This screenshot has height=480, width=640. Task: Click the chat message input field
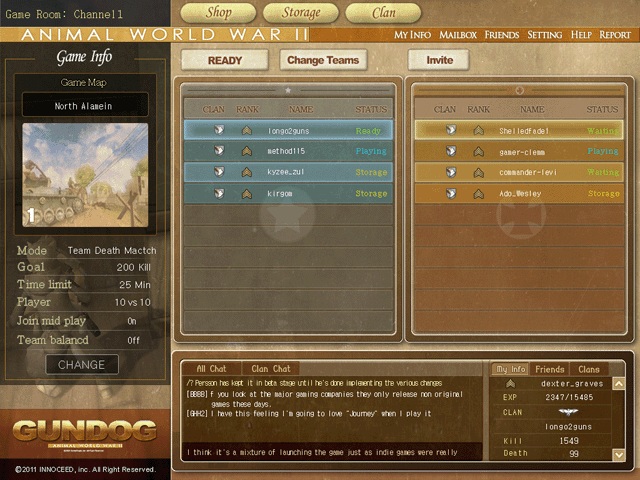click(x=332, y=452)
